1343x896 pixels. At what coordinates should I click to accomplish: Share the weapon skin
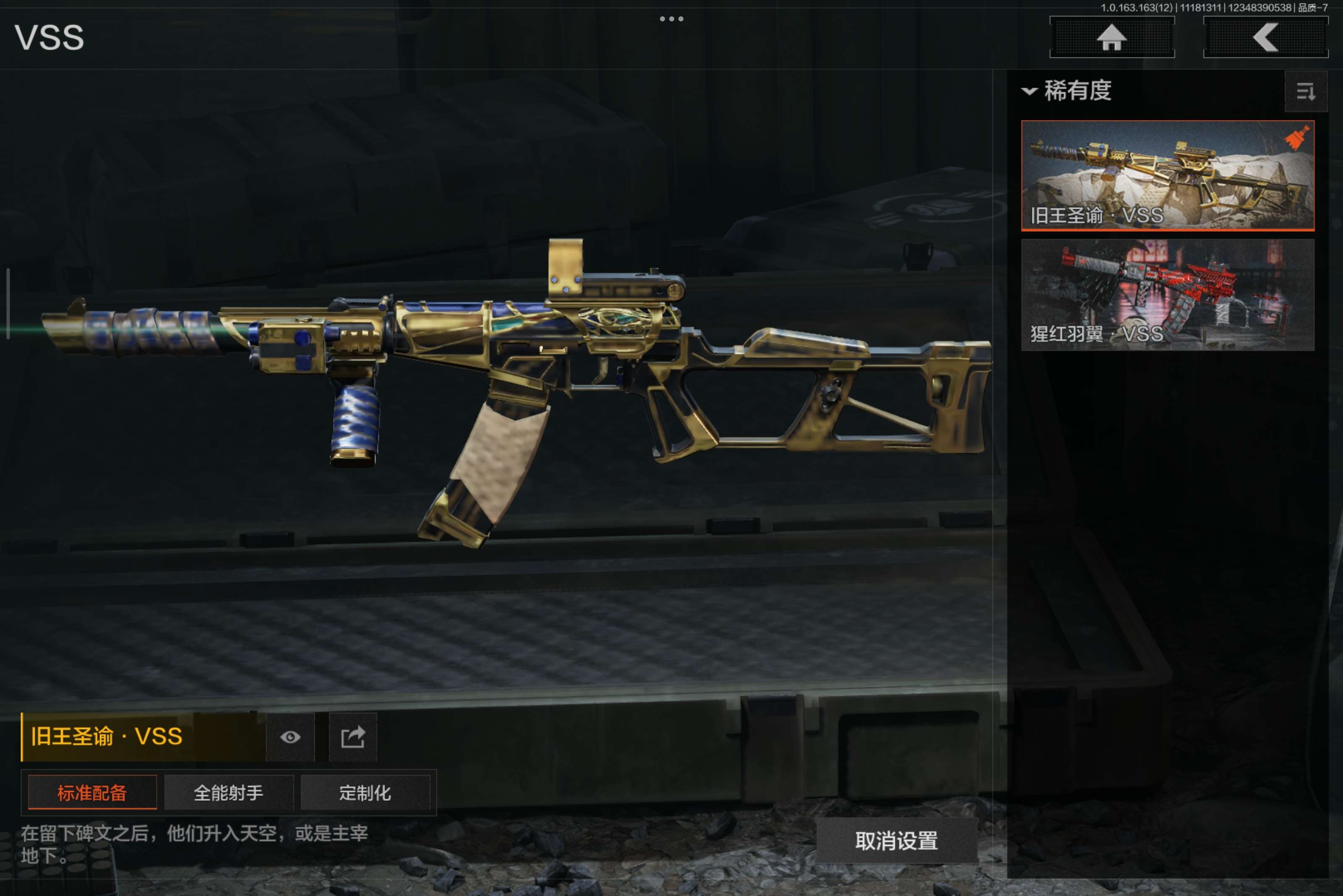(353, 737)
